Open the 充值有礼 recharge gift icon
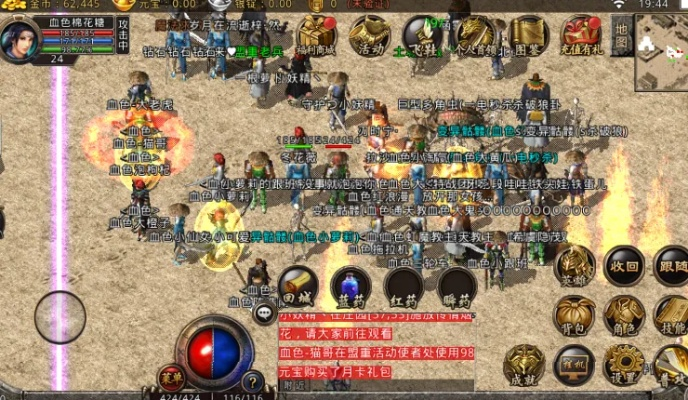The image size is (688, 400). (x=580, y=34)
